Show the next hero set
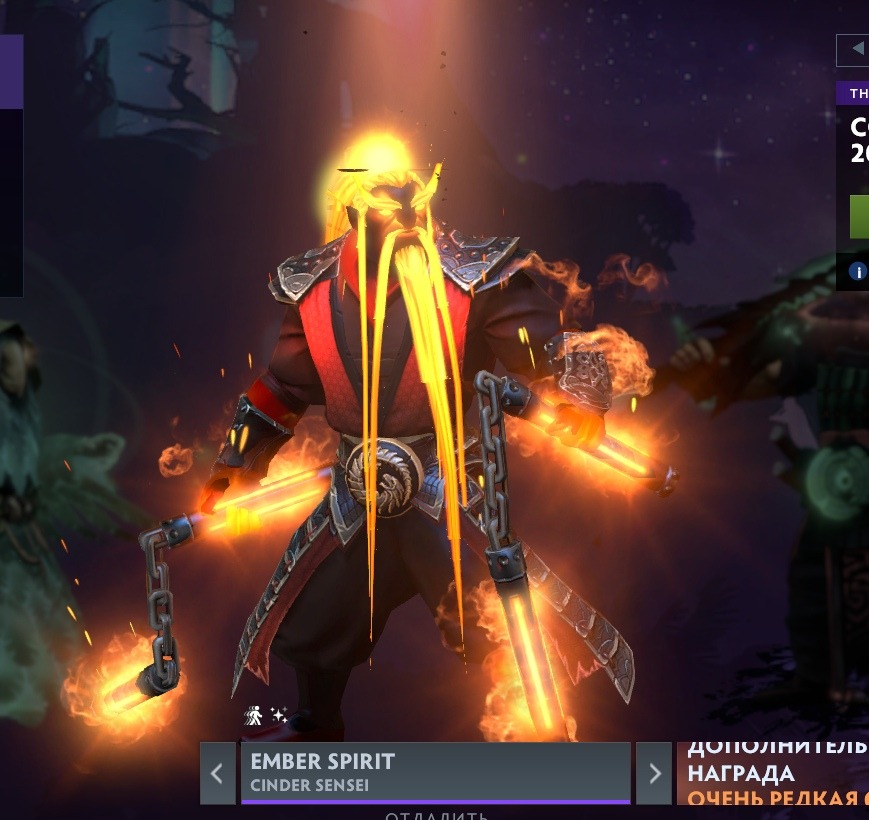The height and width of the screenshot is (820, 869). click(654, 773)
